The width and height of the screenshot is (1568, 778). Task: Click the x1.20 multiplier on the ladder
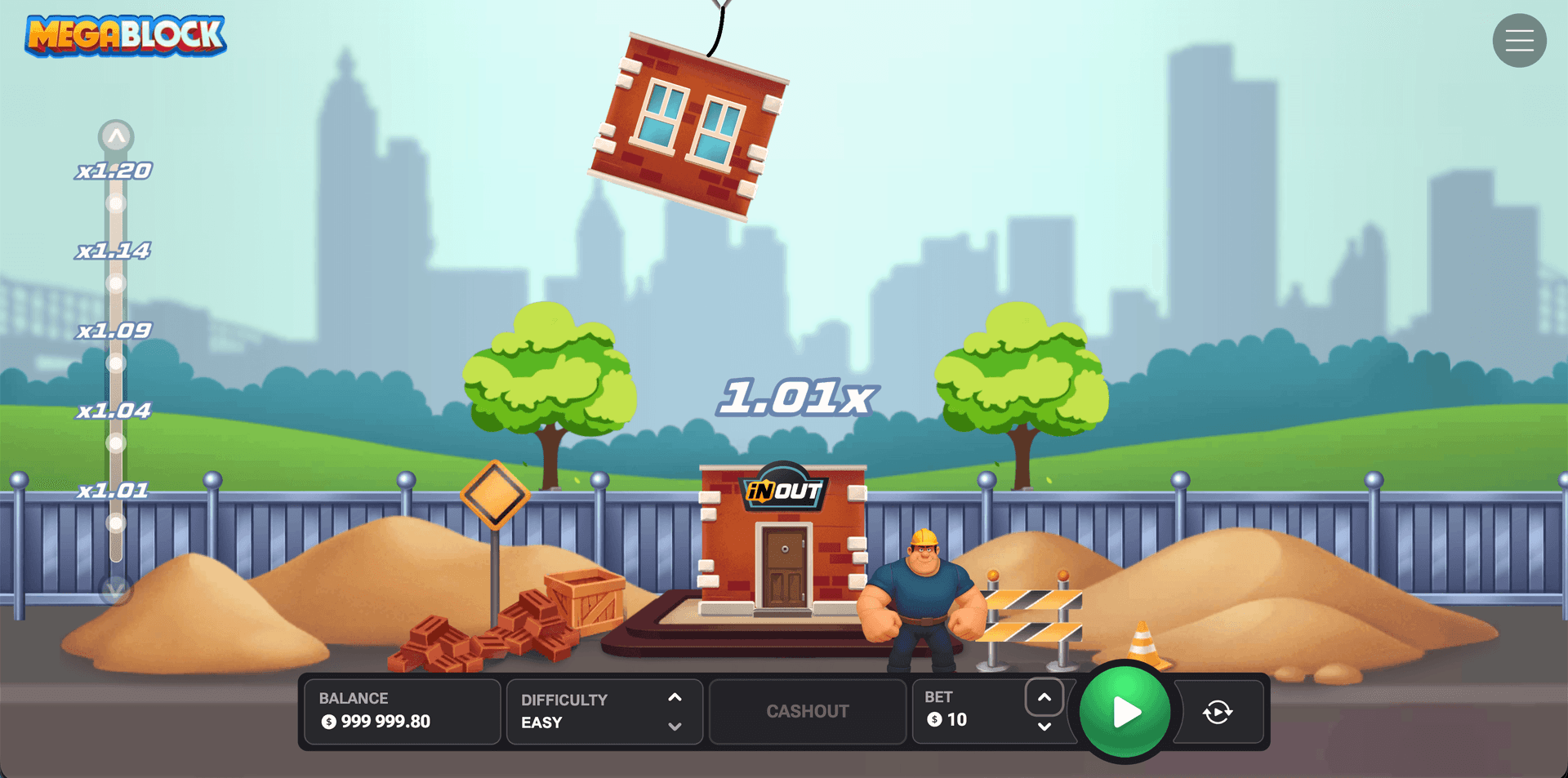tap(114, 171)
